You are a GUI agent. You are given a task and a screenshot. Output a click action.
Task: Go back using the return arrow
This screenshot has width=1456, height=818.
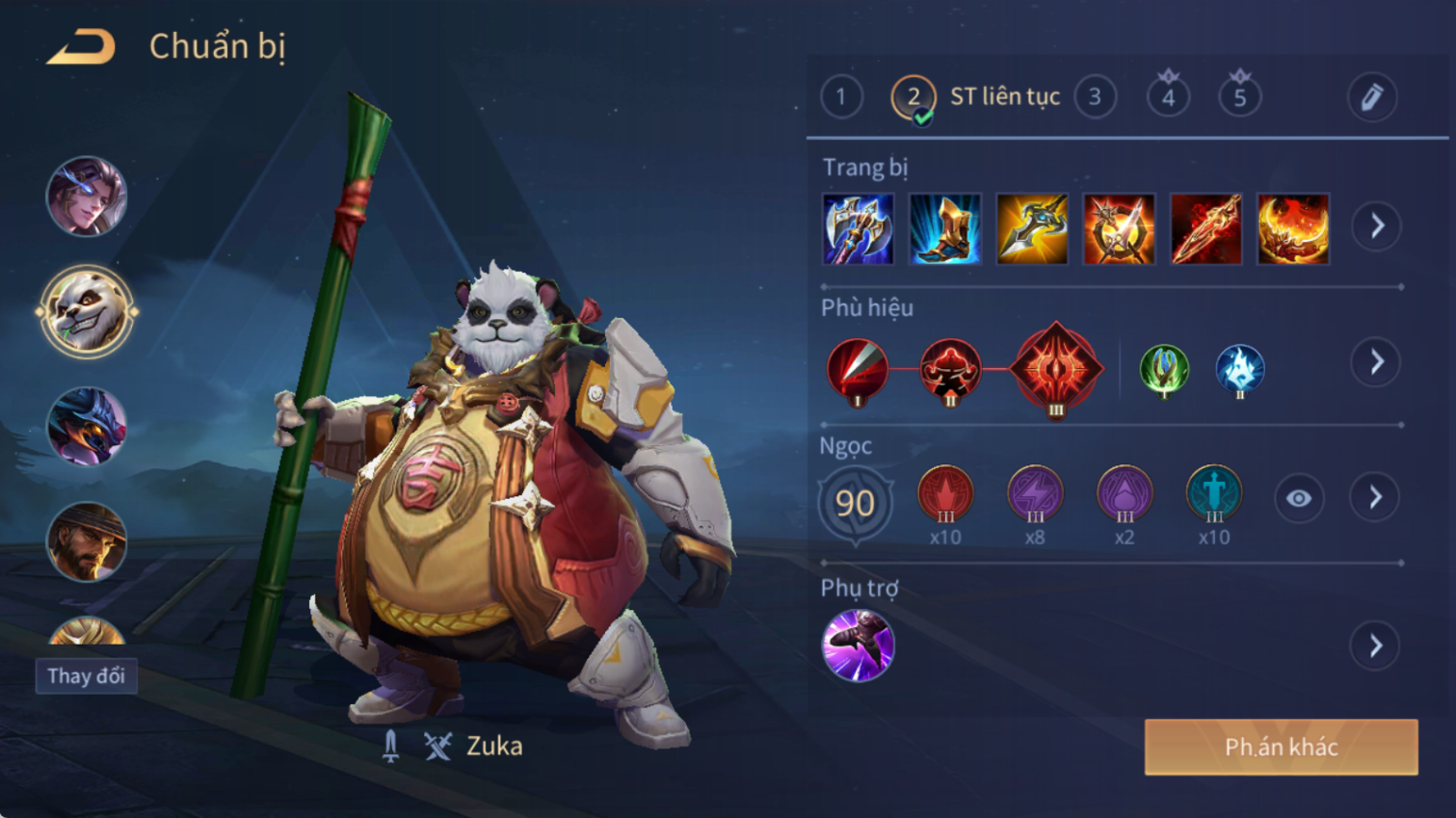coord(82,46)
